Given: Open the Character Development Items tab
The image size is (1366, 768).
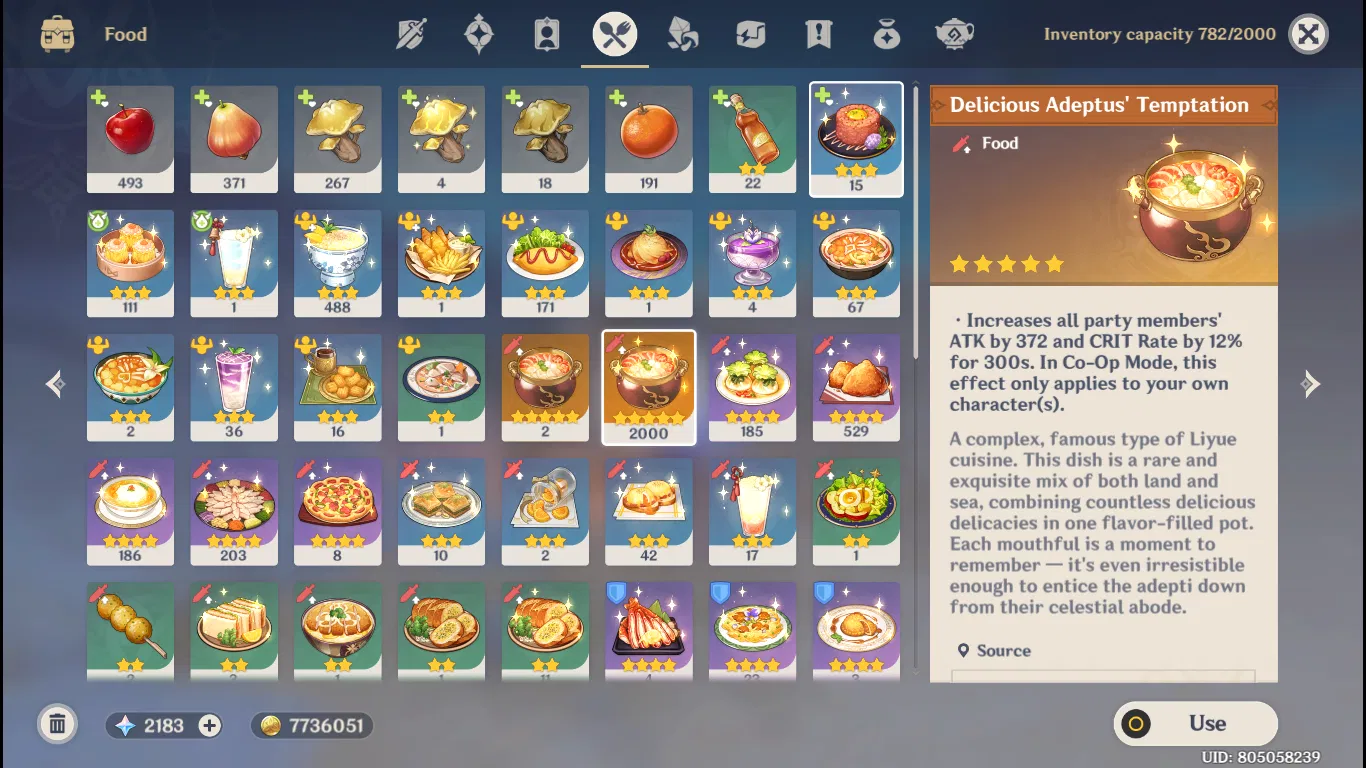Looking at the screenshot, I should 546,33.
